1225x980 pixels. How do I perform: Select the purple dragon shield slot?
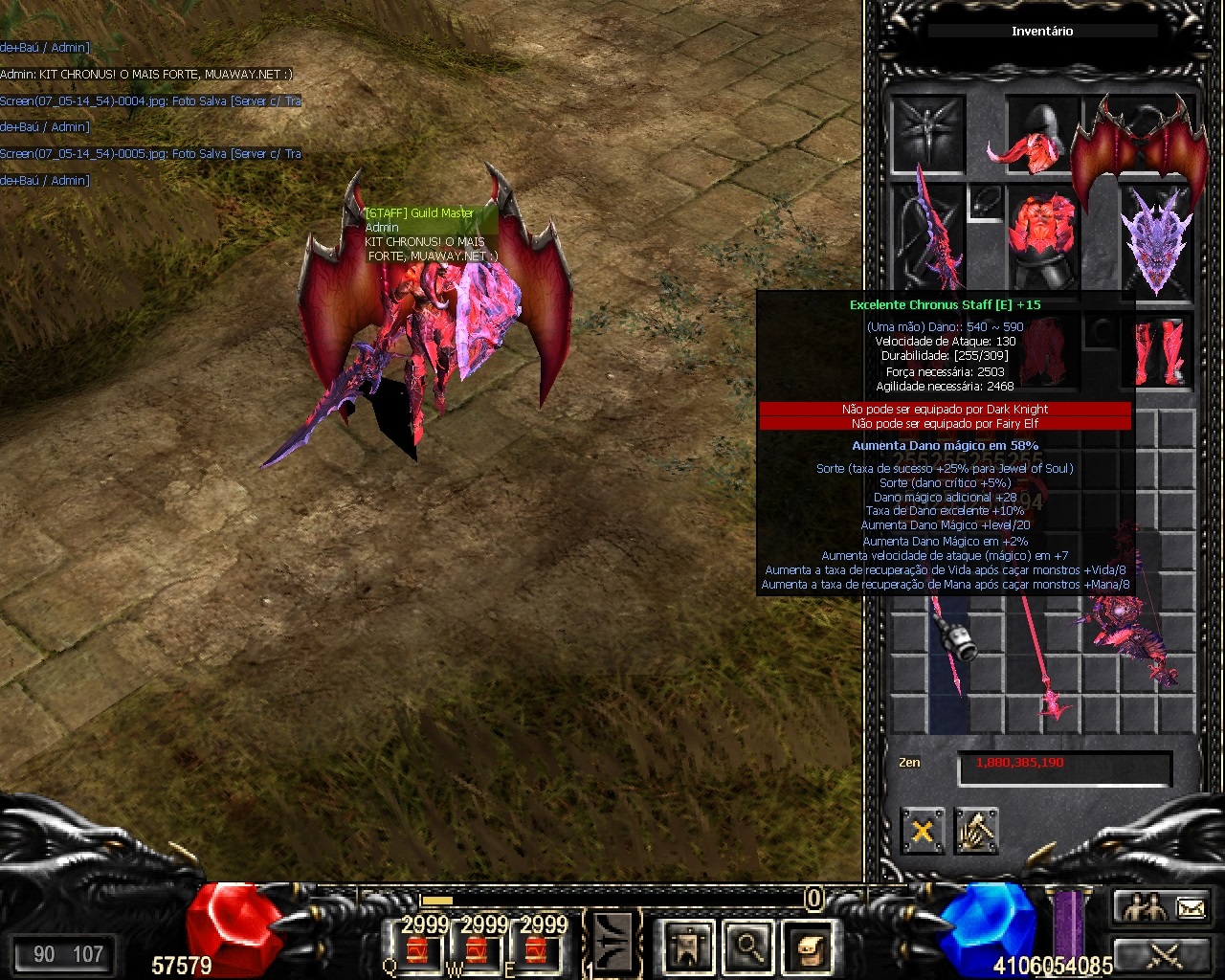tap(1156, 237)
